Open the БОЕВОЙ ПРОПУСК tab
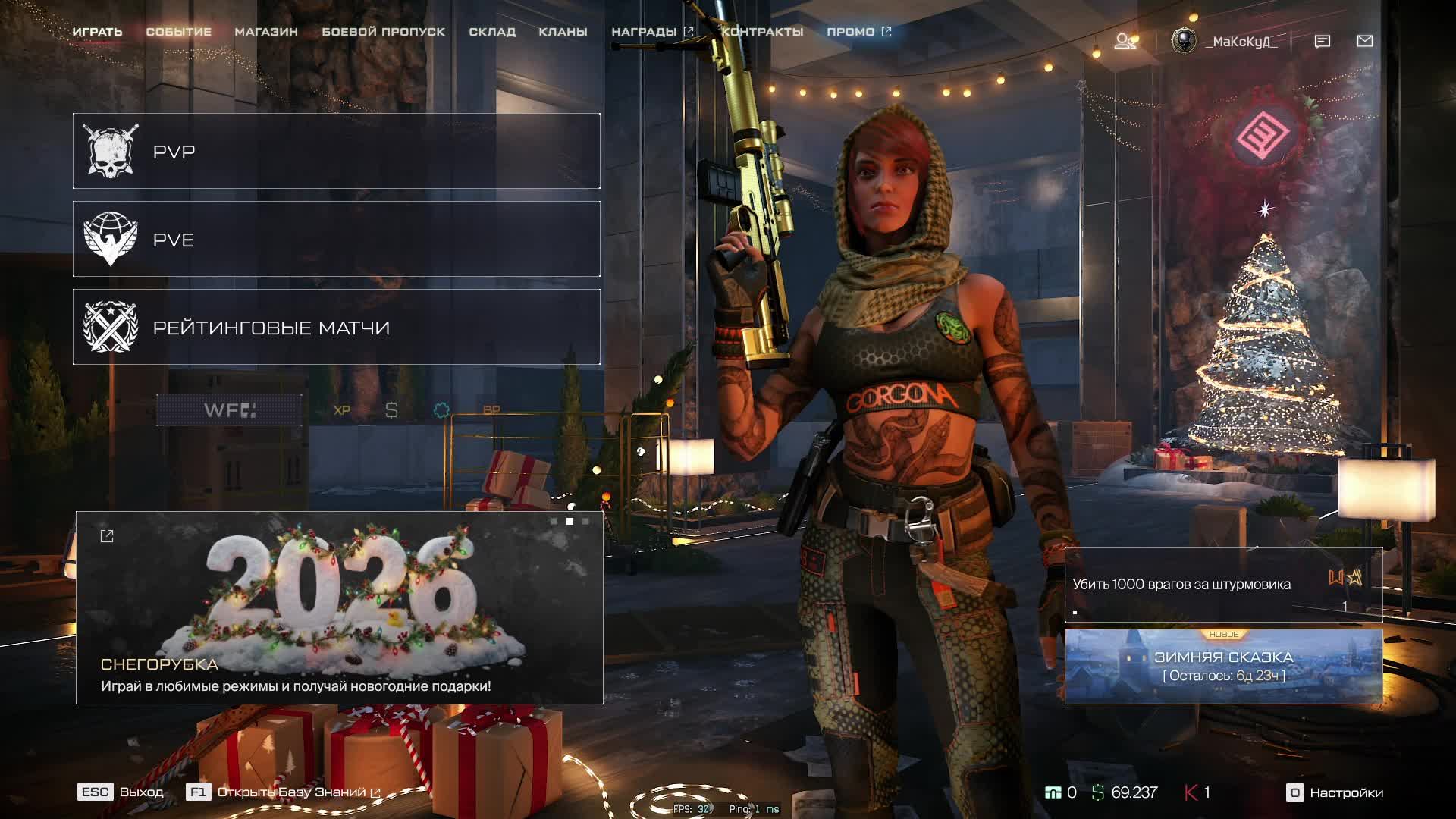 point(383,32)
